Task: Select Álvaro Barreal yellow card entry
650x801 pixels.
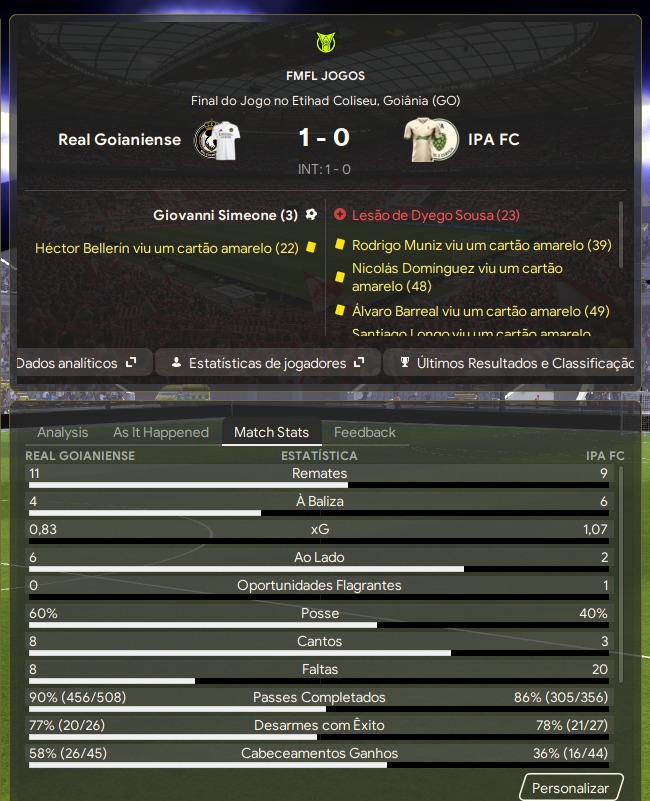Action: pos(480,311)
